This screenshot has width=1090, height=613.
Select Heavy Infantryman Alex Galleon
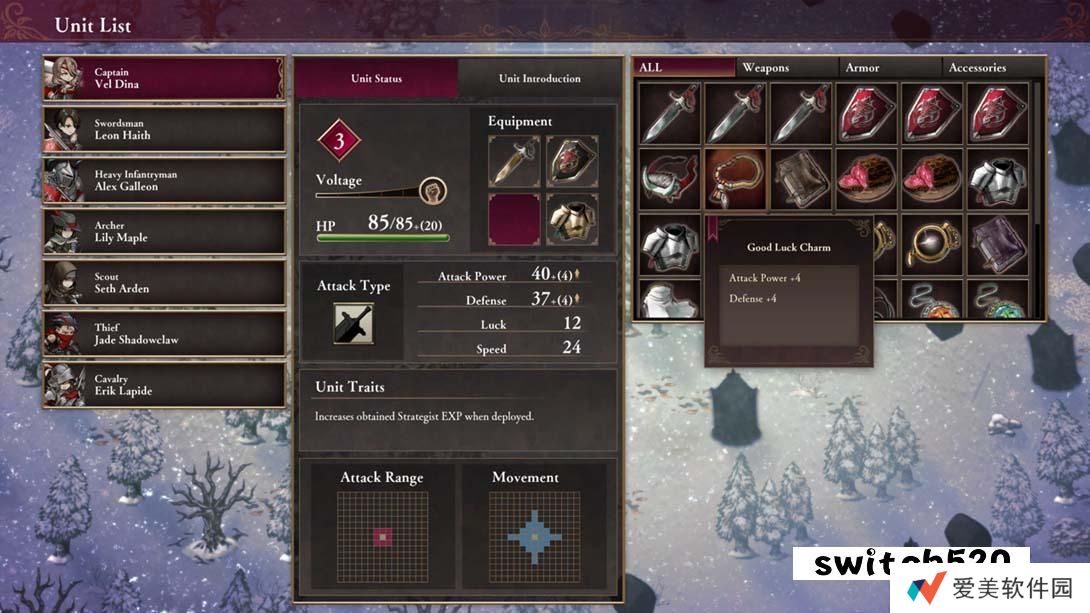(163, 181)
